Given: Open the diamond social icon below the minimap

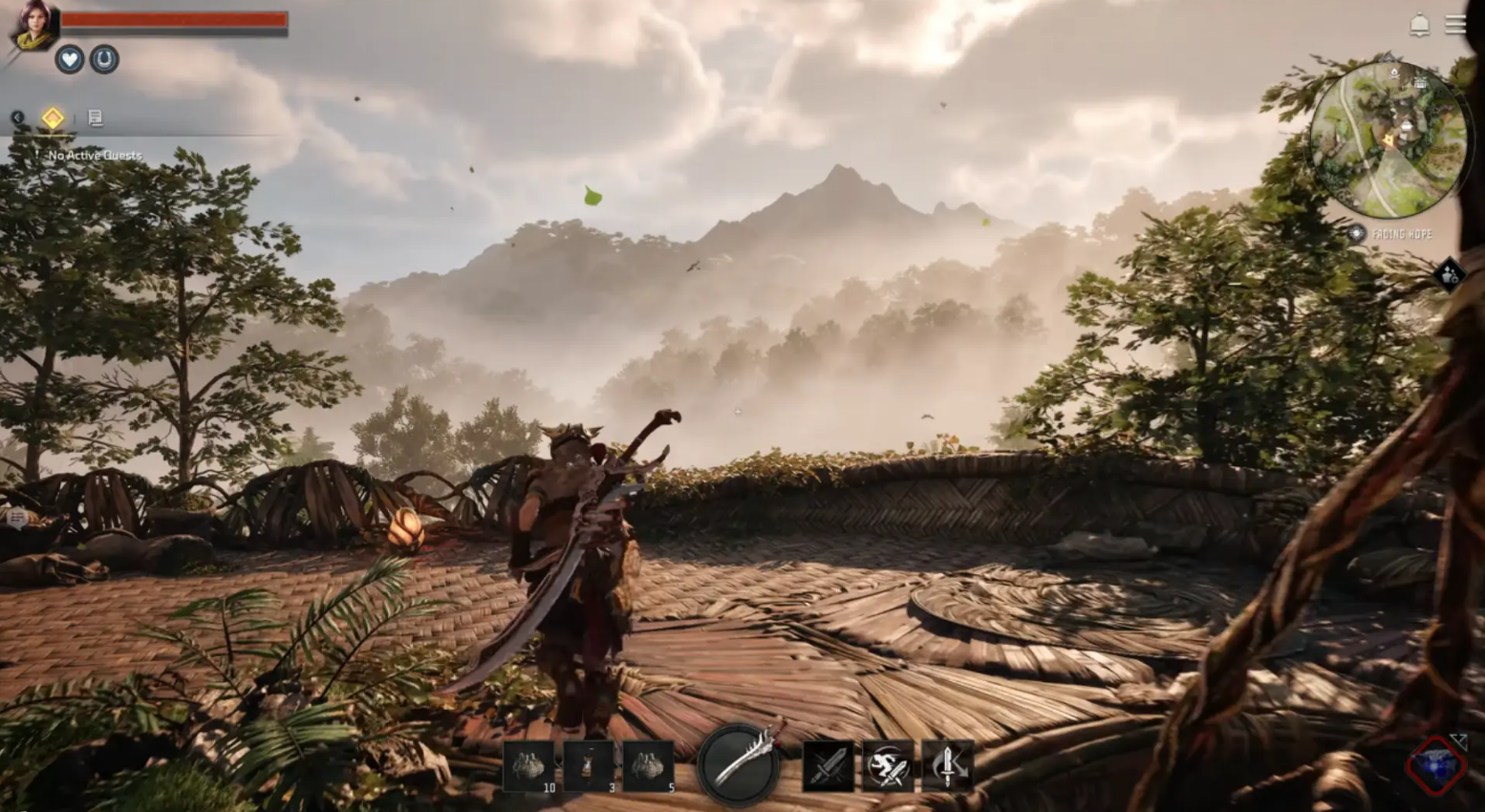Looking at the screenshot, I should [1450, 275].
